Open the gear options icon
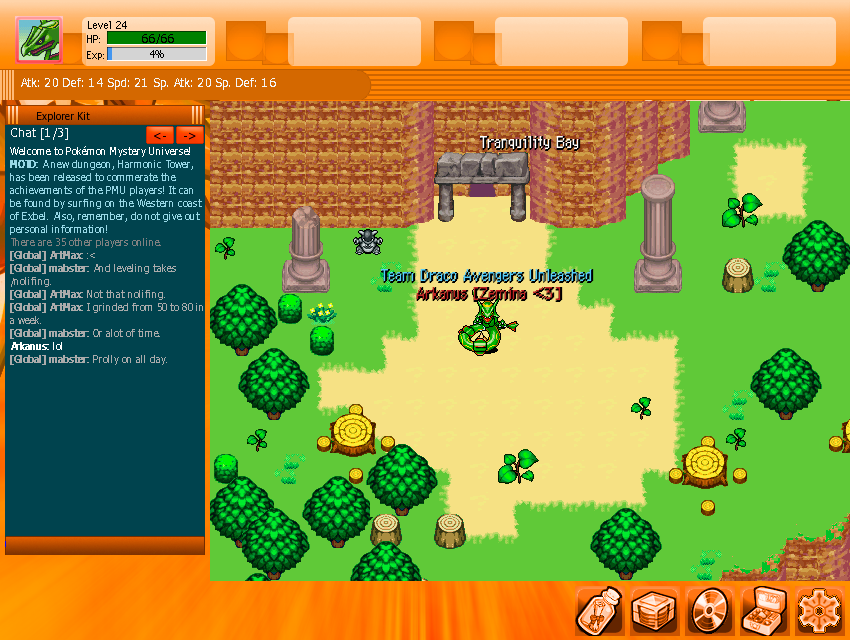Image resolution: width=850 pixels, height=640 pixels. click(x=819, y=610)
